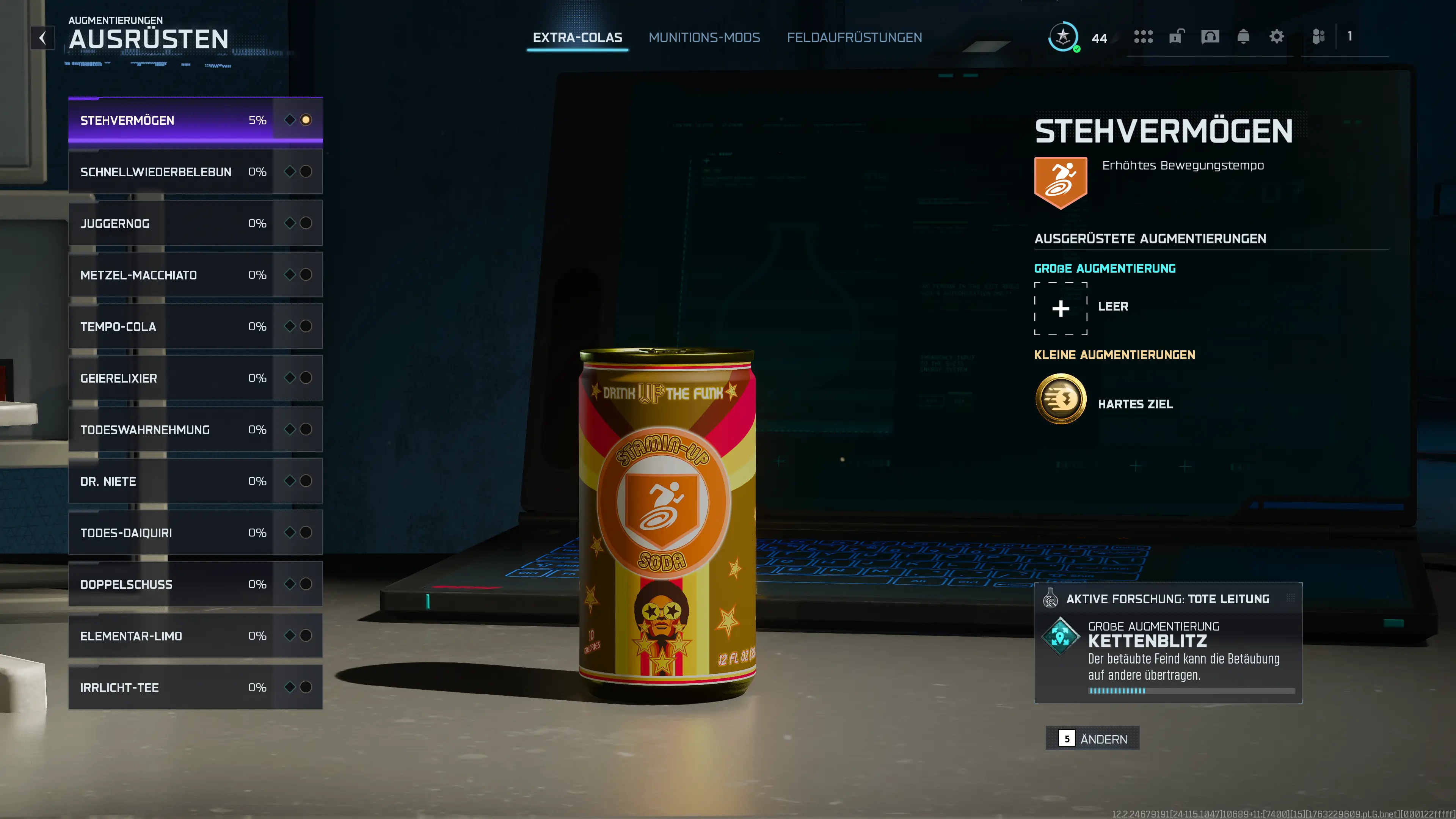The image size is (1456, 819).
Task: Toggle the Juggernog diamond marker
Action: [289, 223]
